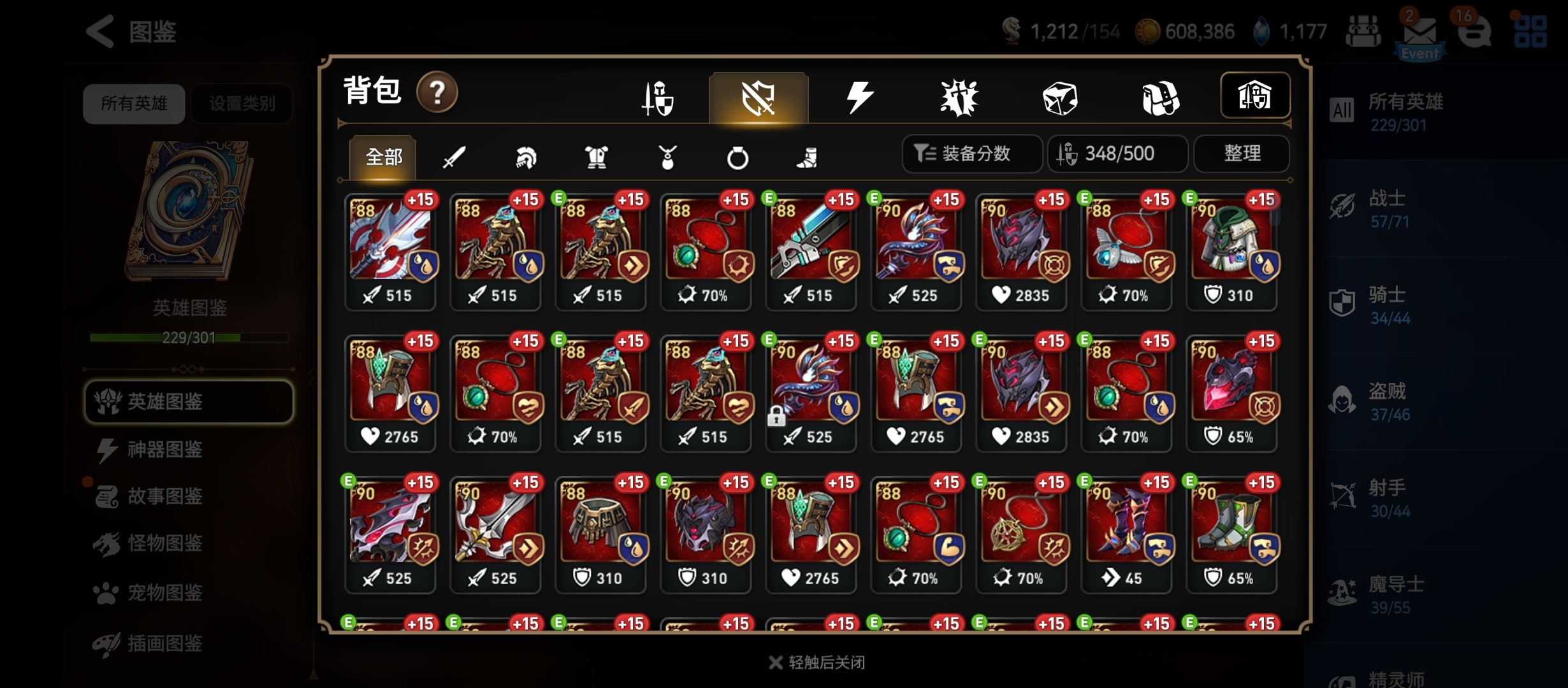Show only chest armor pieces
This screenshot has height=688, width=1568.
coord(597,157)
